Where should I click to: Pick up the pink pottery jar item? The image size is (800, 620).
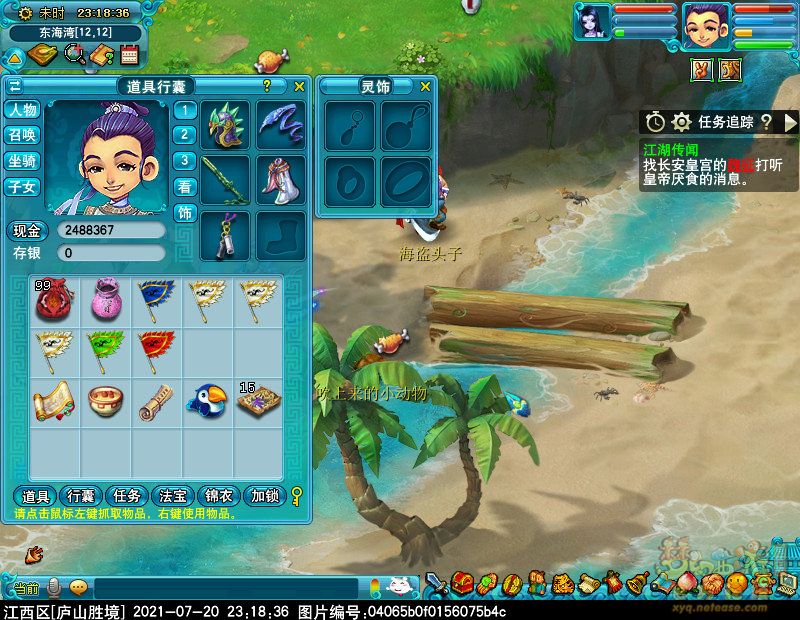pyautogui.click(x=105, y=299)
